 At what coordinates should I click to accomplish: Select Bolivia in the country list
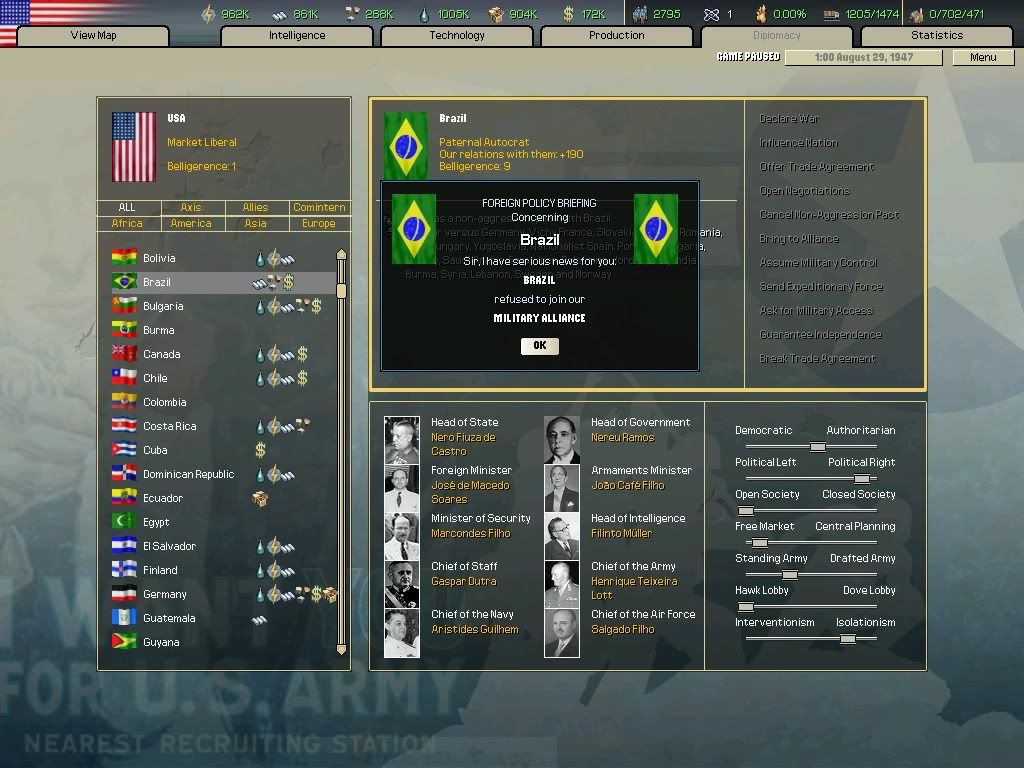point(160,258)
